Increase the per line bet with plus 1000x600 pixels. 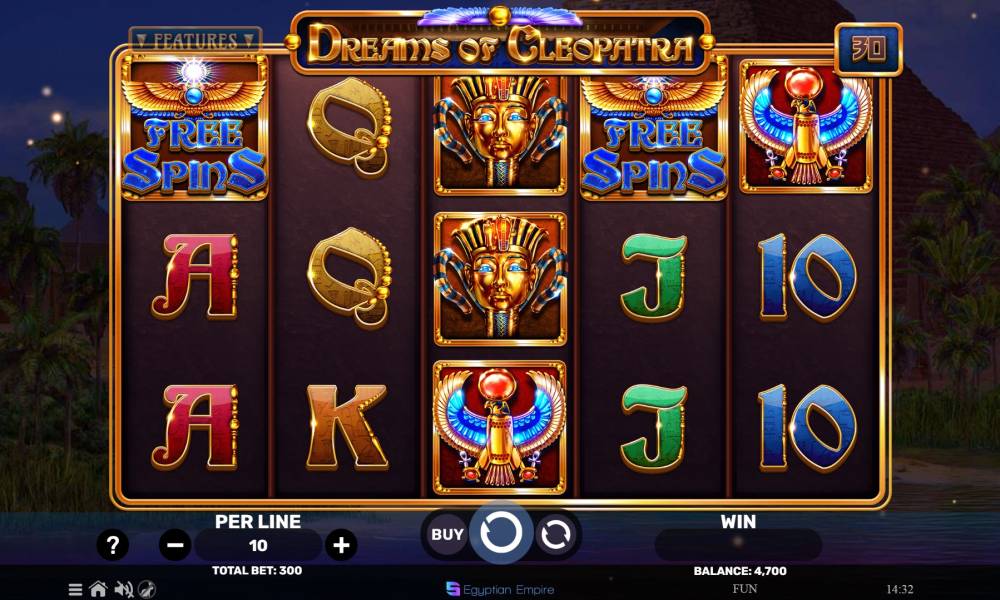342,545
